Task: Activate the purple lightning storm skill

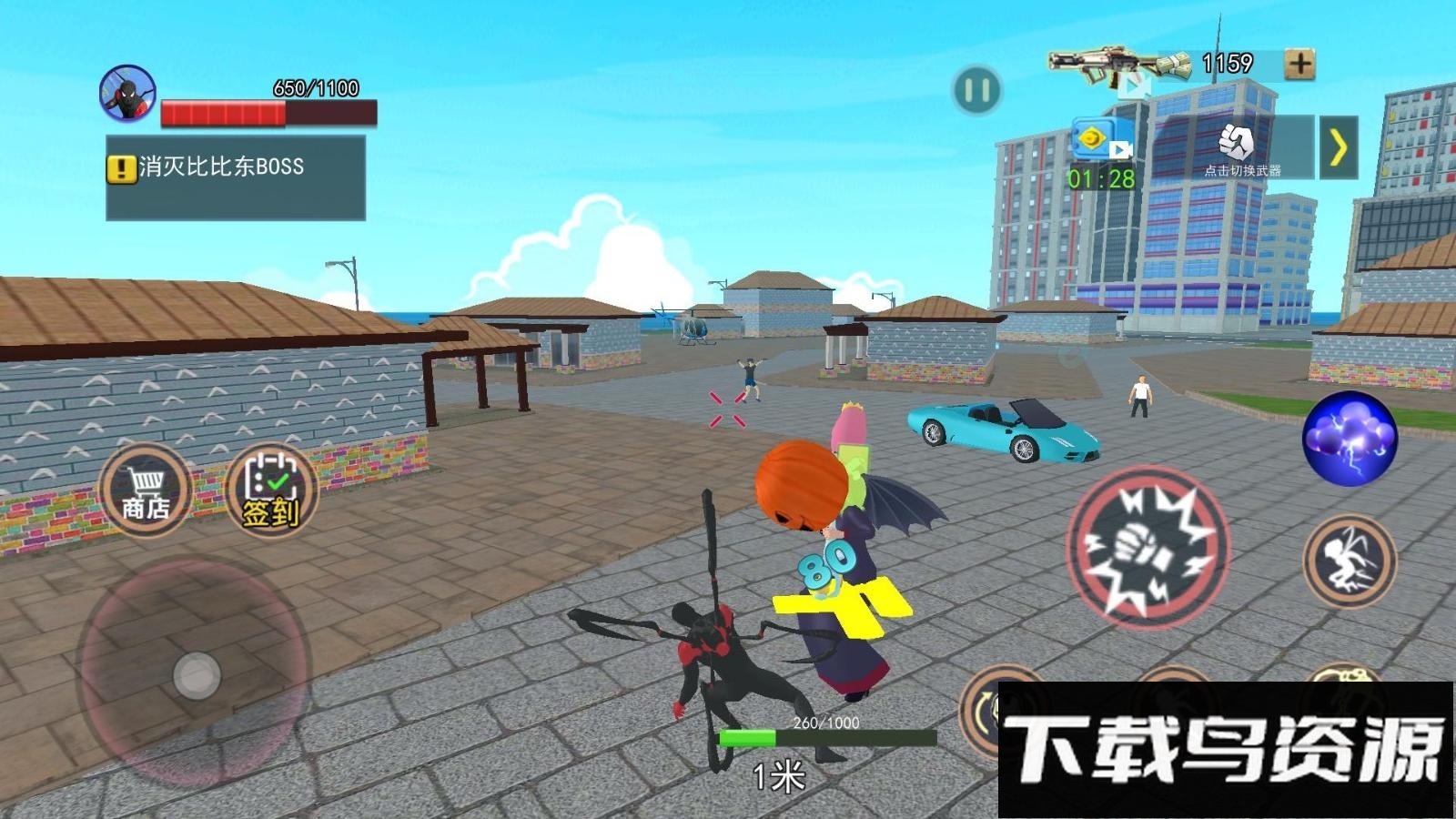Action: point(1349,438)
